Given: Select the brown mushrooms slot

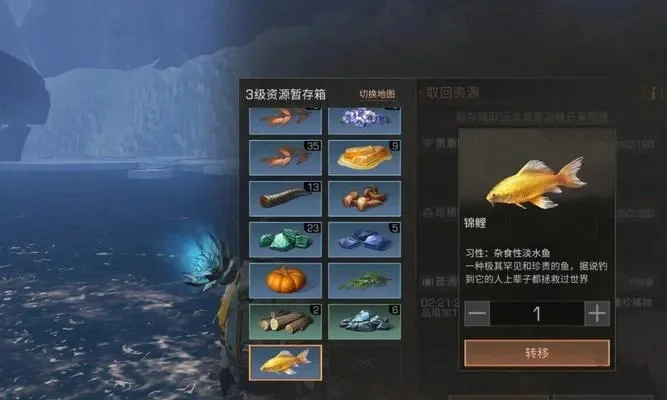Looking at the screenshot, I should coord(365,198).
